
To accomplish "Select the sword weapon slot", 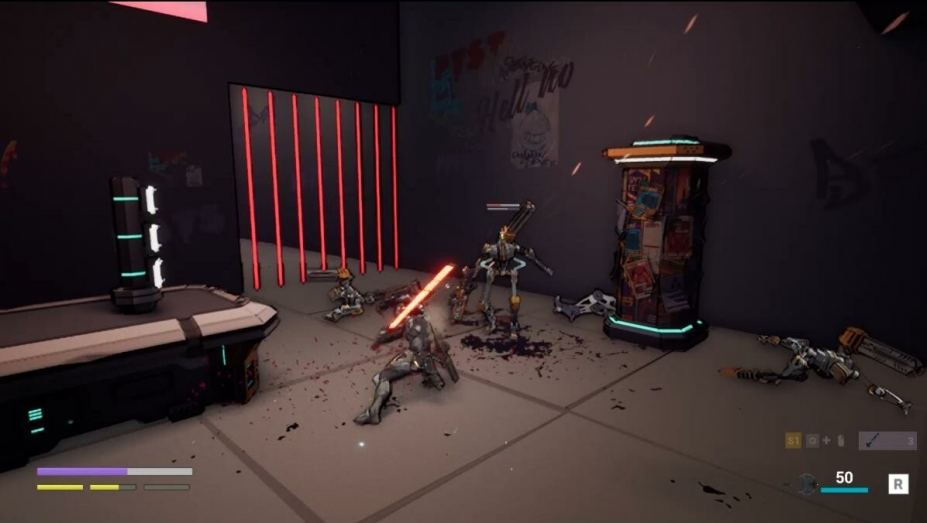I will pyautogui.click(x=886, y=441).
